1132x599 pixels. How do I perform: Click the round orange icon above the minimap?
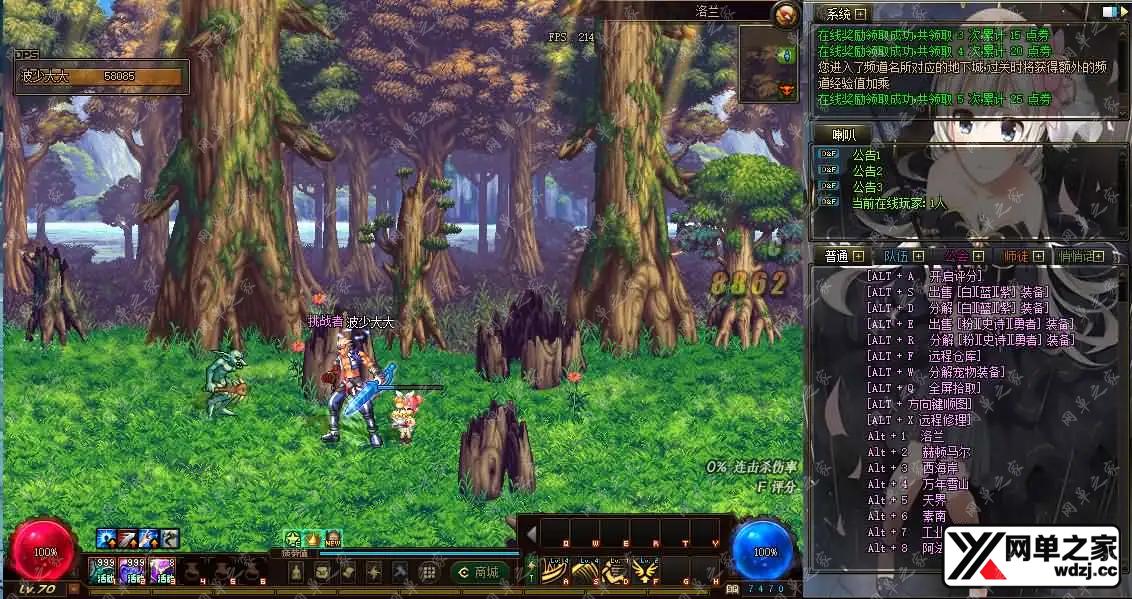click(786, 14)
